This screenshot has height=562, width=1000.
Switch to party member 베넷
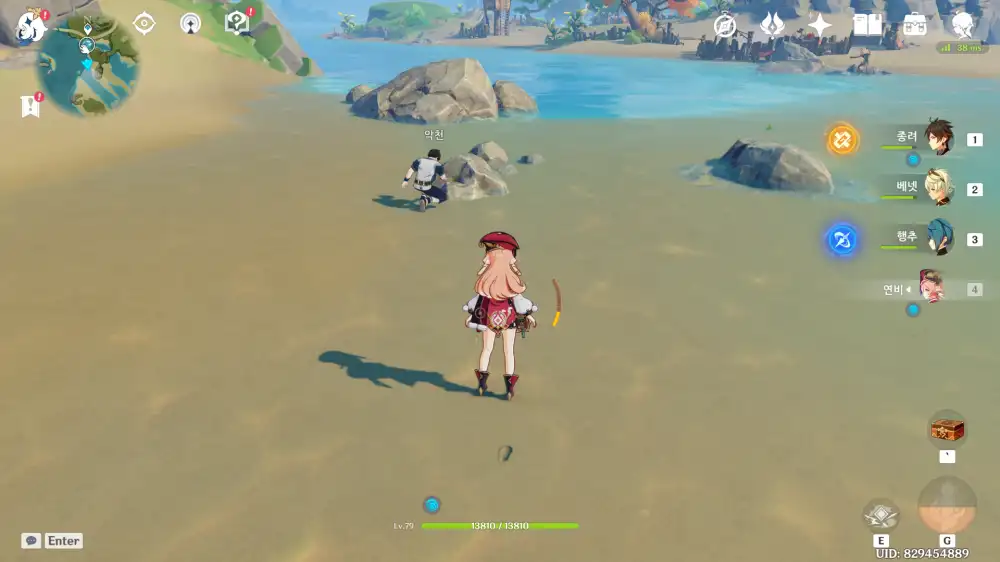pos(938,189)
